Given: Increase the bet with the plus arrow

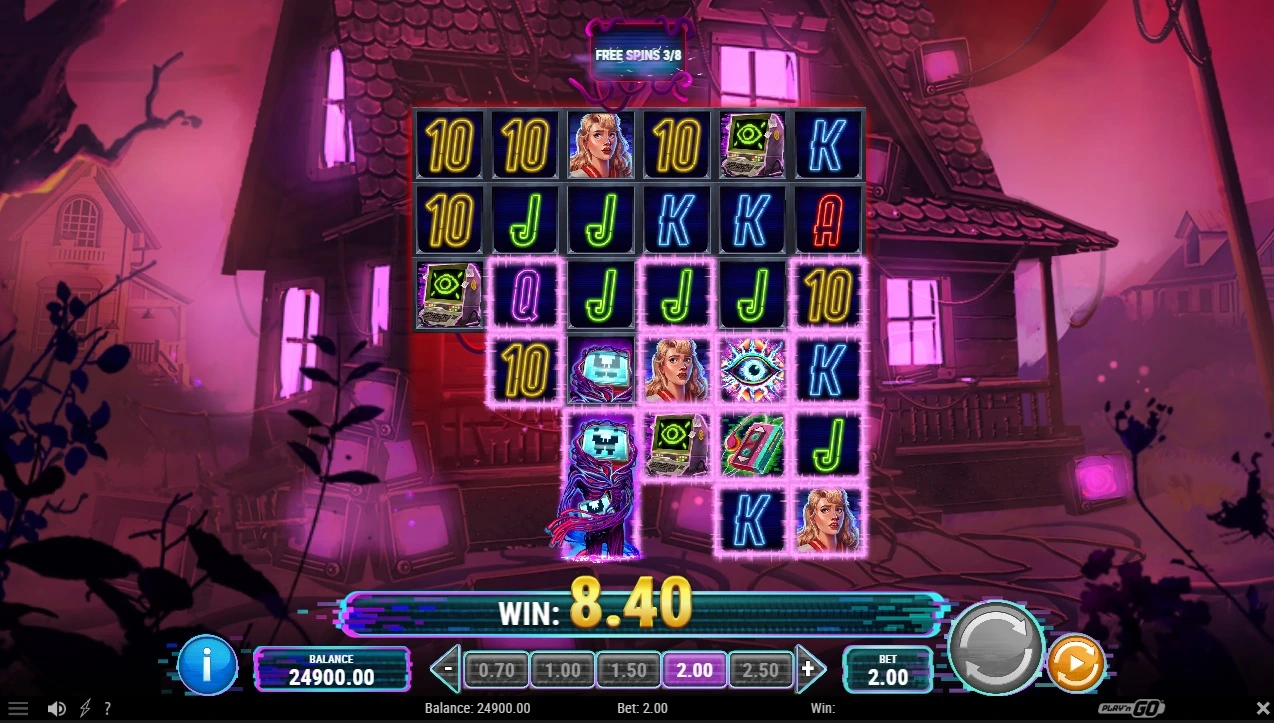Looking at the screenshot, I should pyautogui.click(x=809, y=669).
